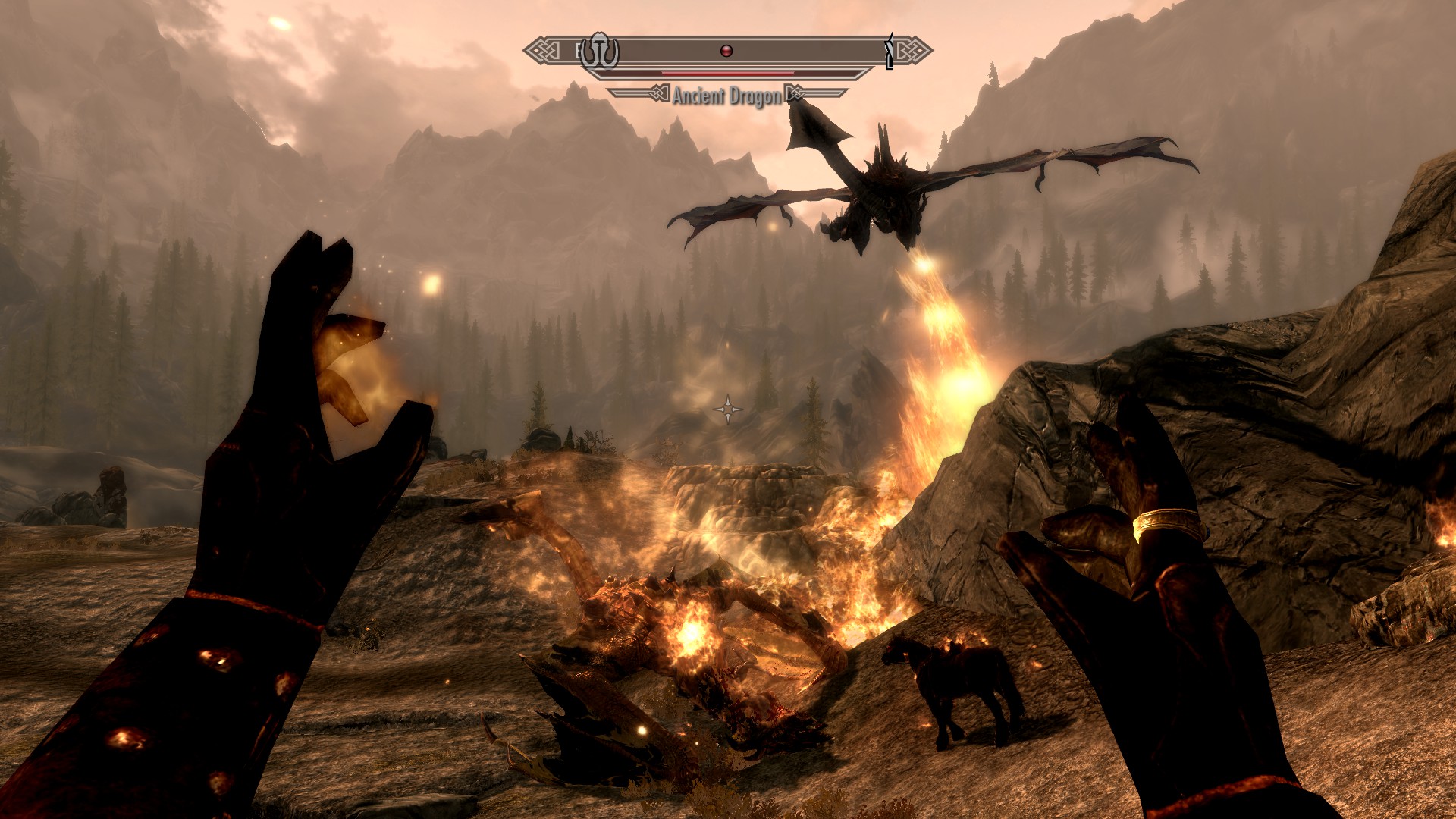Screen dimensions: 1456x819
Task: Select the red enemy dot on the compass
Action: coord(726,51)
